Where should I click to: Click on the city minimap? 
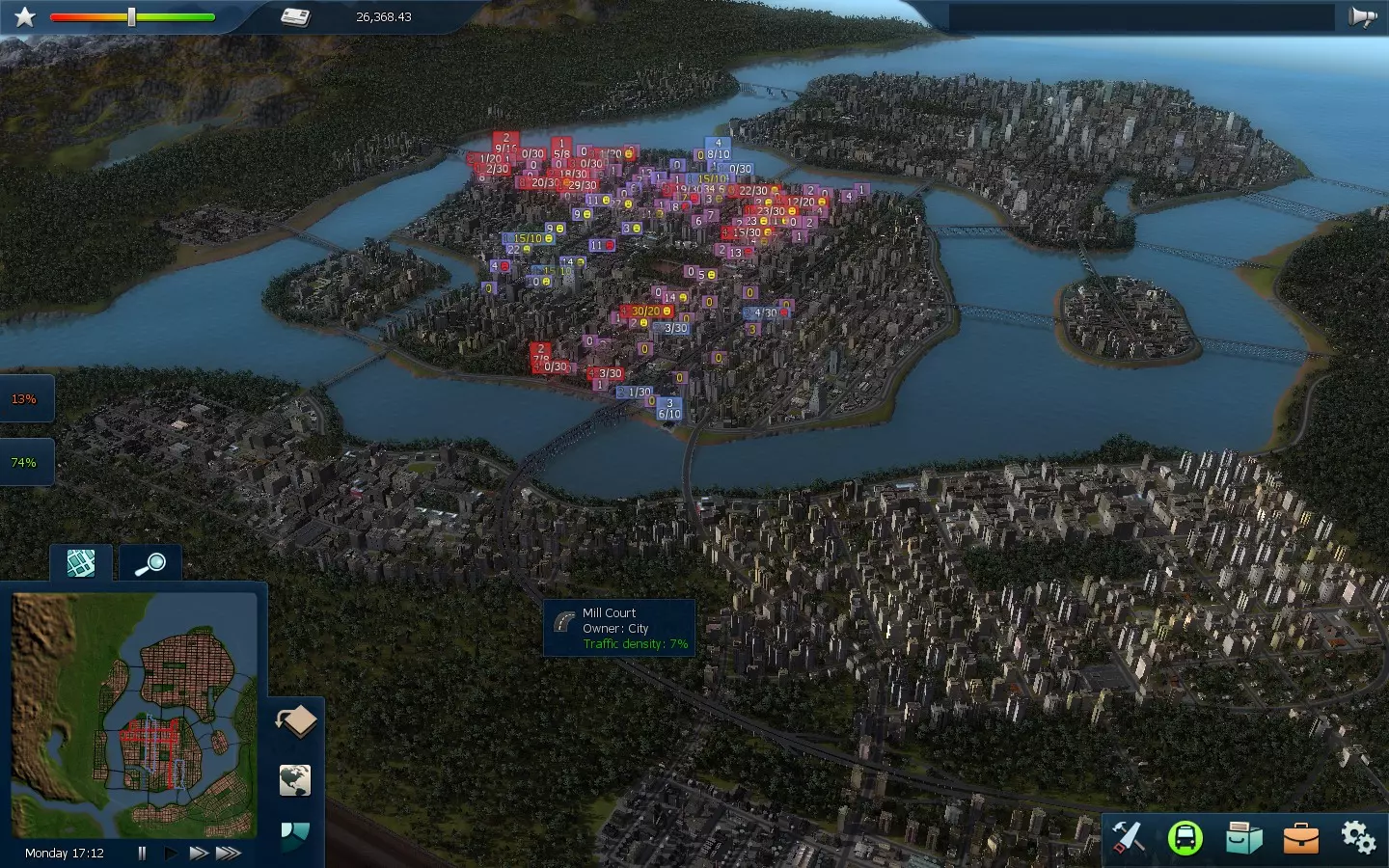pos(134,715)
